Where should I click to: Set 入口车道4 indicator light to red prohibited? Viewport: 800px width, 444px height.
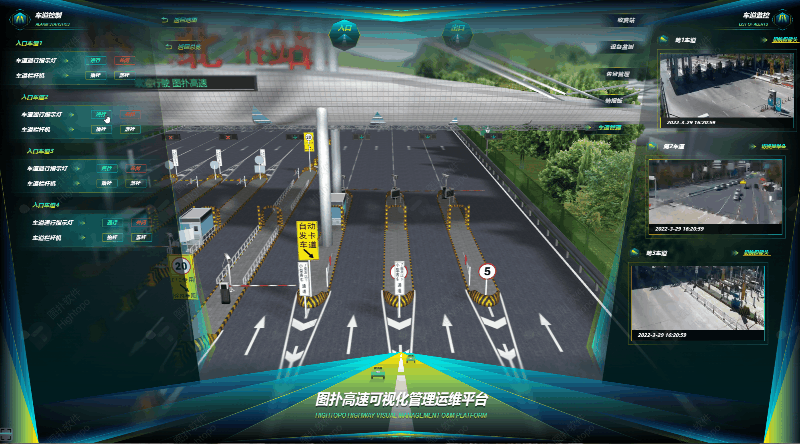click(x=139, y=222)
